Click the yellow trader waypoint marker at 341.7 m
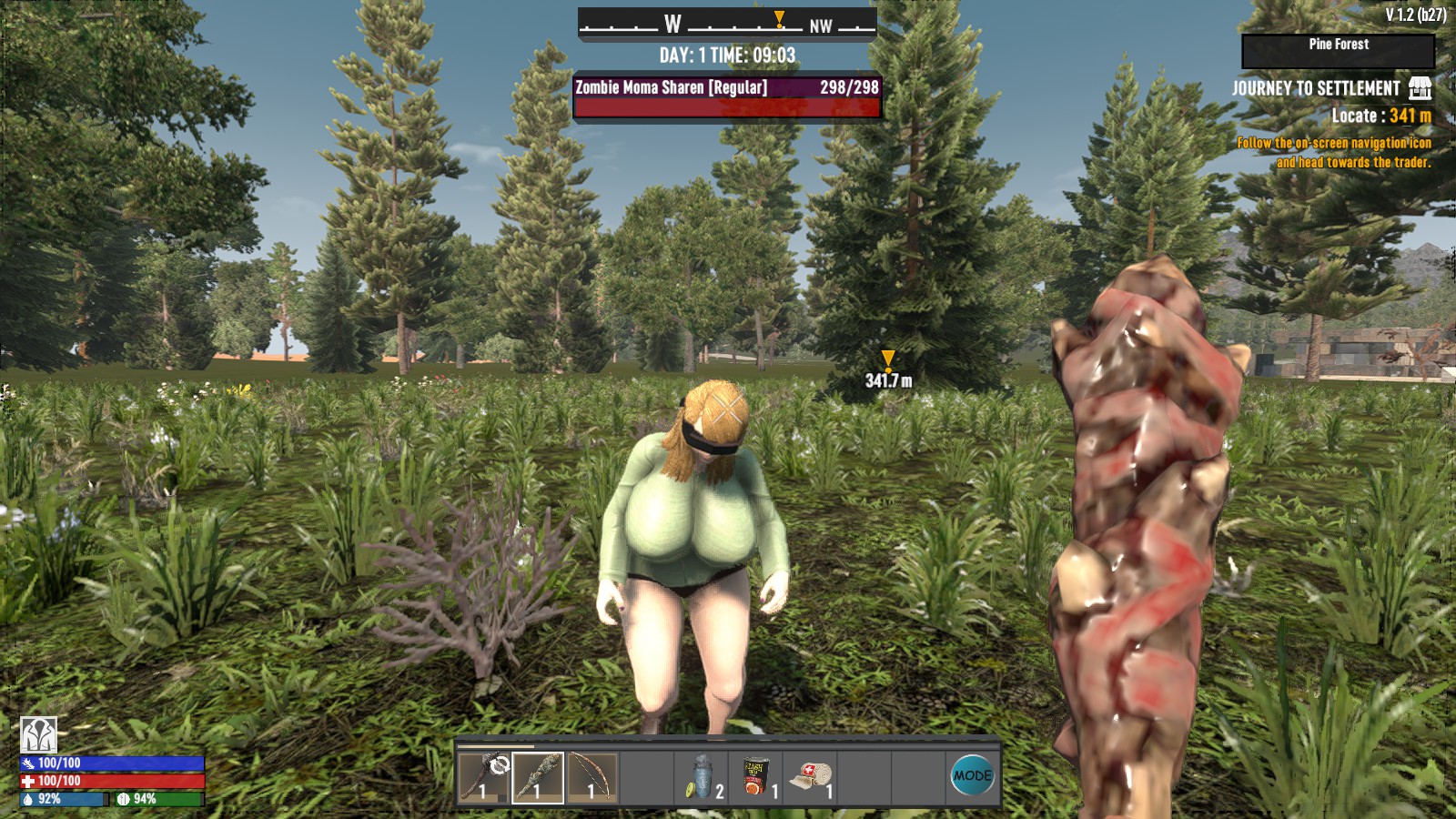This screenshot has height=819, width=1456. pos(888,360)
